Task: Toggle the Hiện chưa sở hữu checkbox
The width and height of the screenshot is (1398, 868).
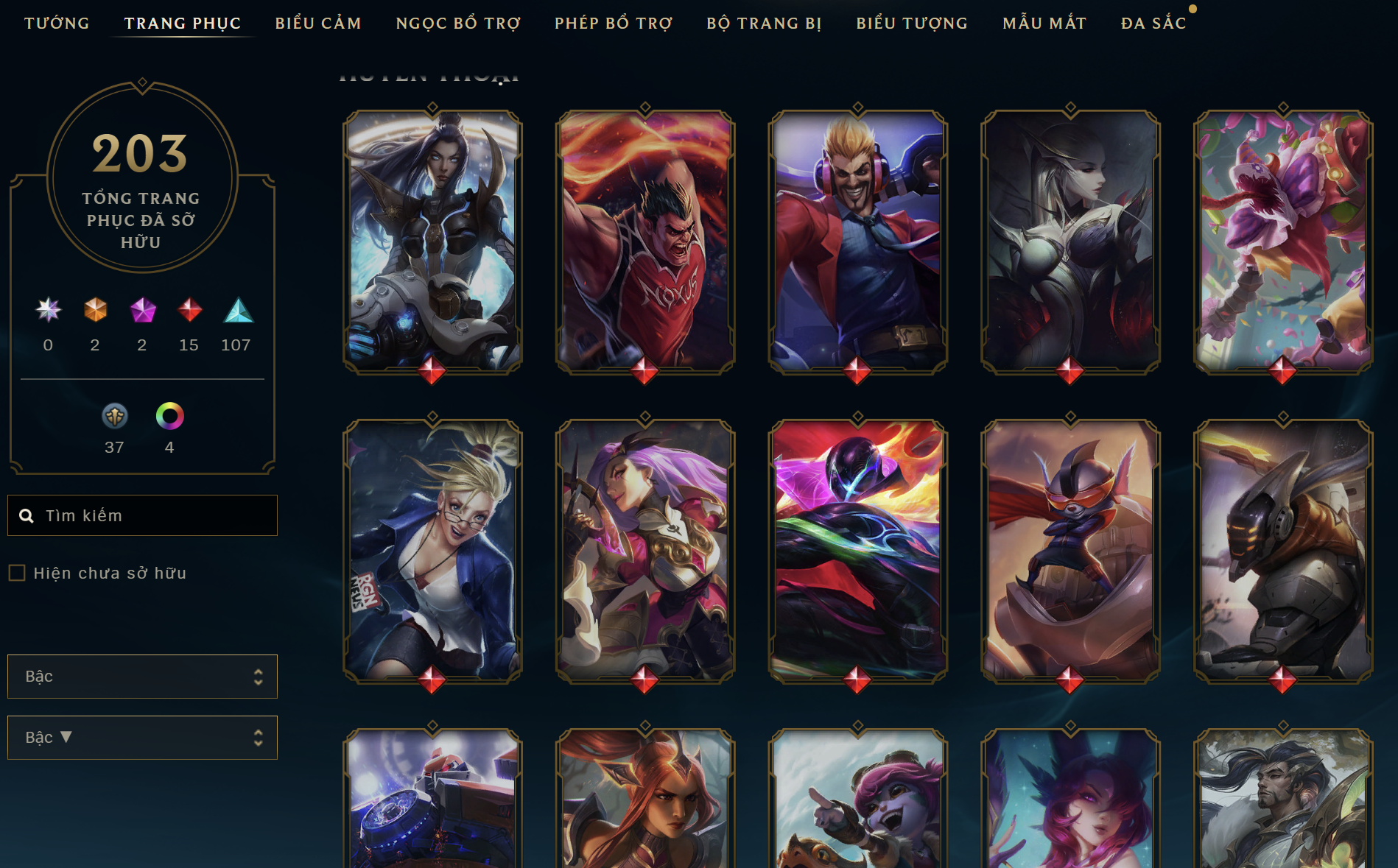Action: pos(17,573)
